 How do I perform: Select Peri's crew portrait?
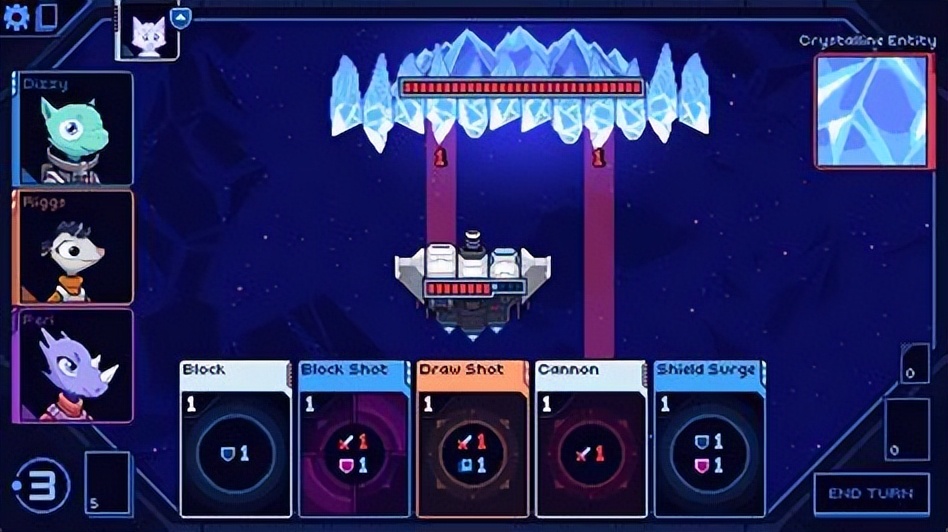click(x=73, y=365)
